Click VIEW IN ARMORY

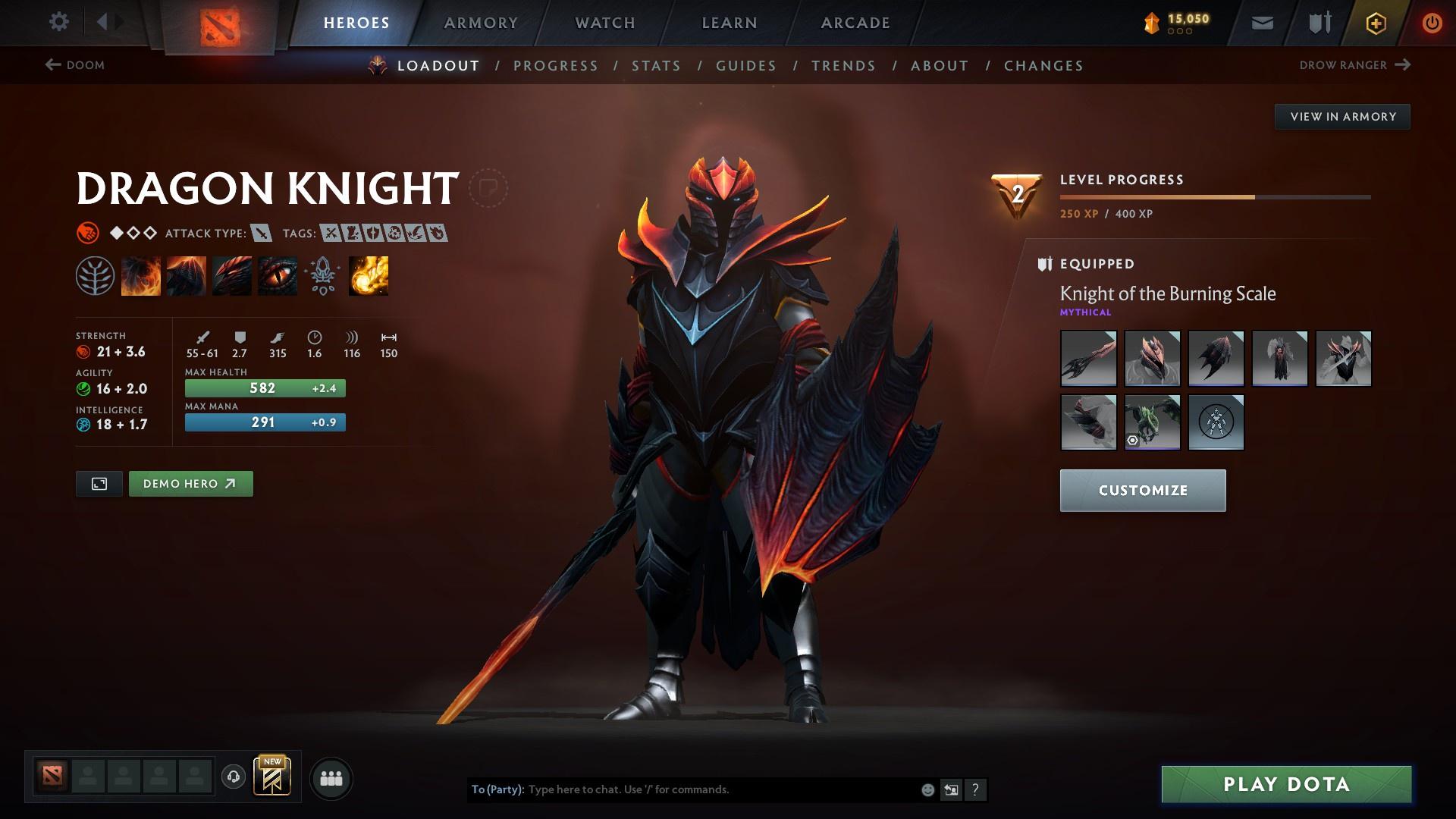tap(1342, 116)
